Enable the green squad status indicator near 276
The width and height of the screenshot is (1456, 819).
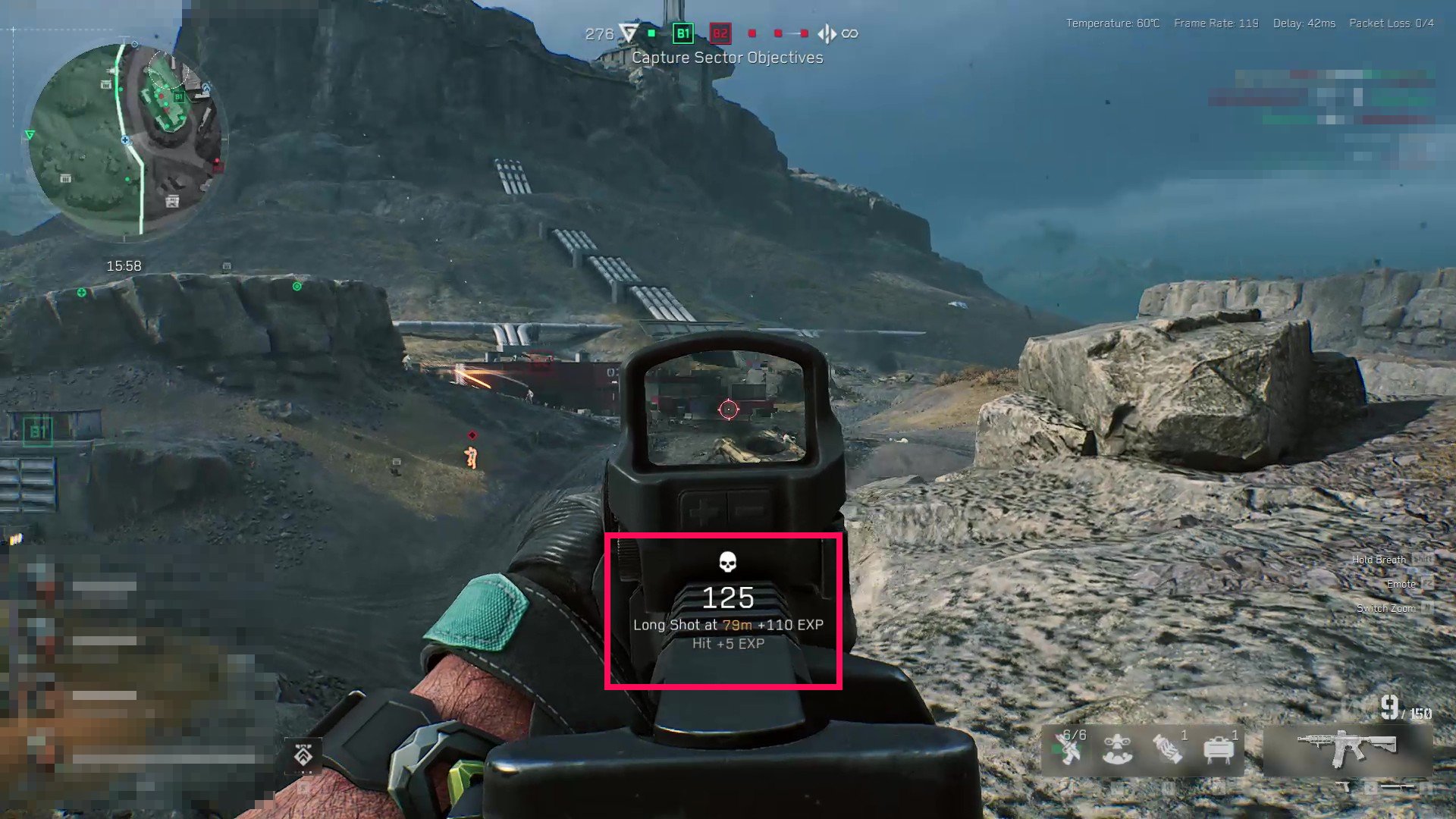coord(651,33)
